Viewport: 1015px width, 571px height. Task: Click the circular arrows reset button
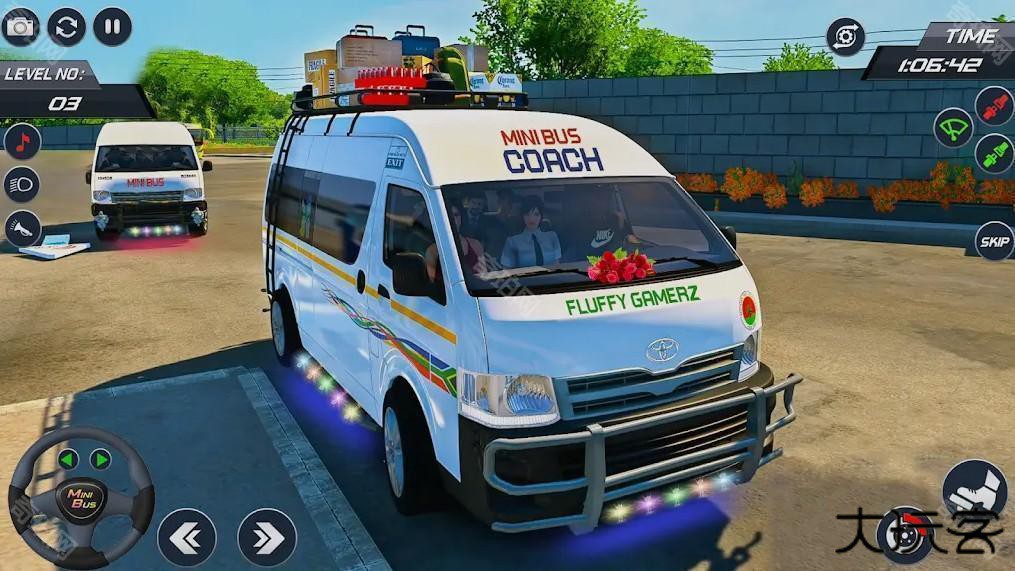click(67, 26)
